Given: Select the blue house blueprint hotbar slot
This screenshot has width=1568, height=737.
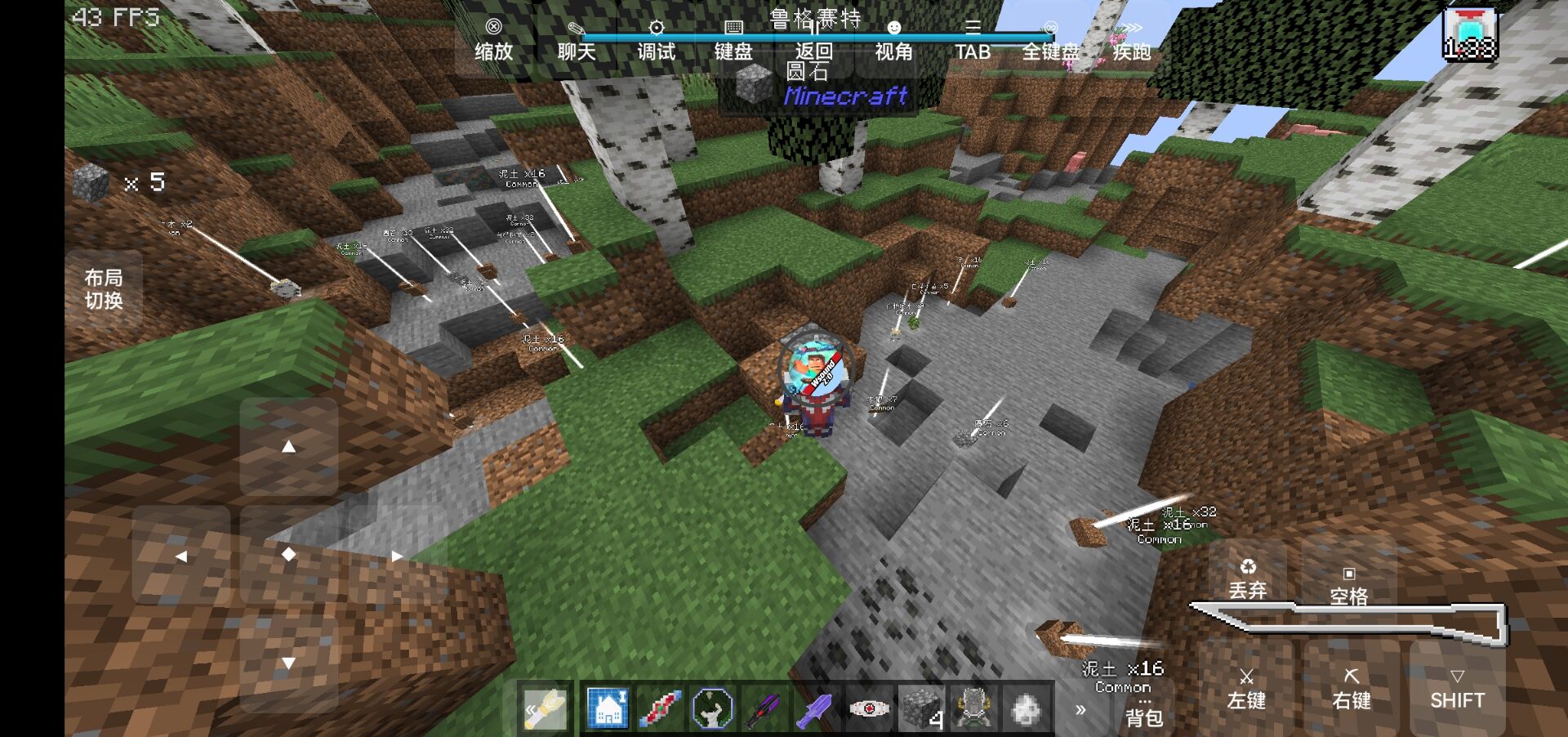Looking at the screenshot, I should [x=608, y=708].
